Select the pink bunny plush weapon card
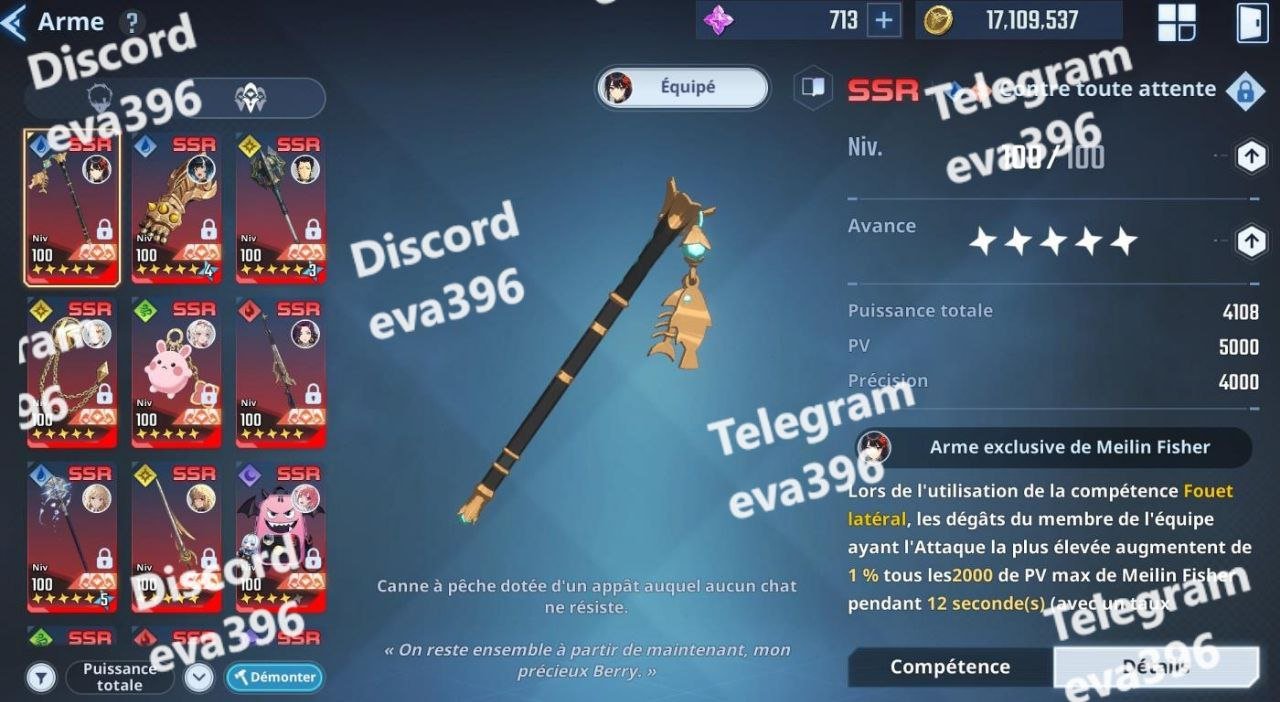The width and height of the screenshot is (1280, 702). [x=176, y=372]
